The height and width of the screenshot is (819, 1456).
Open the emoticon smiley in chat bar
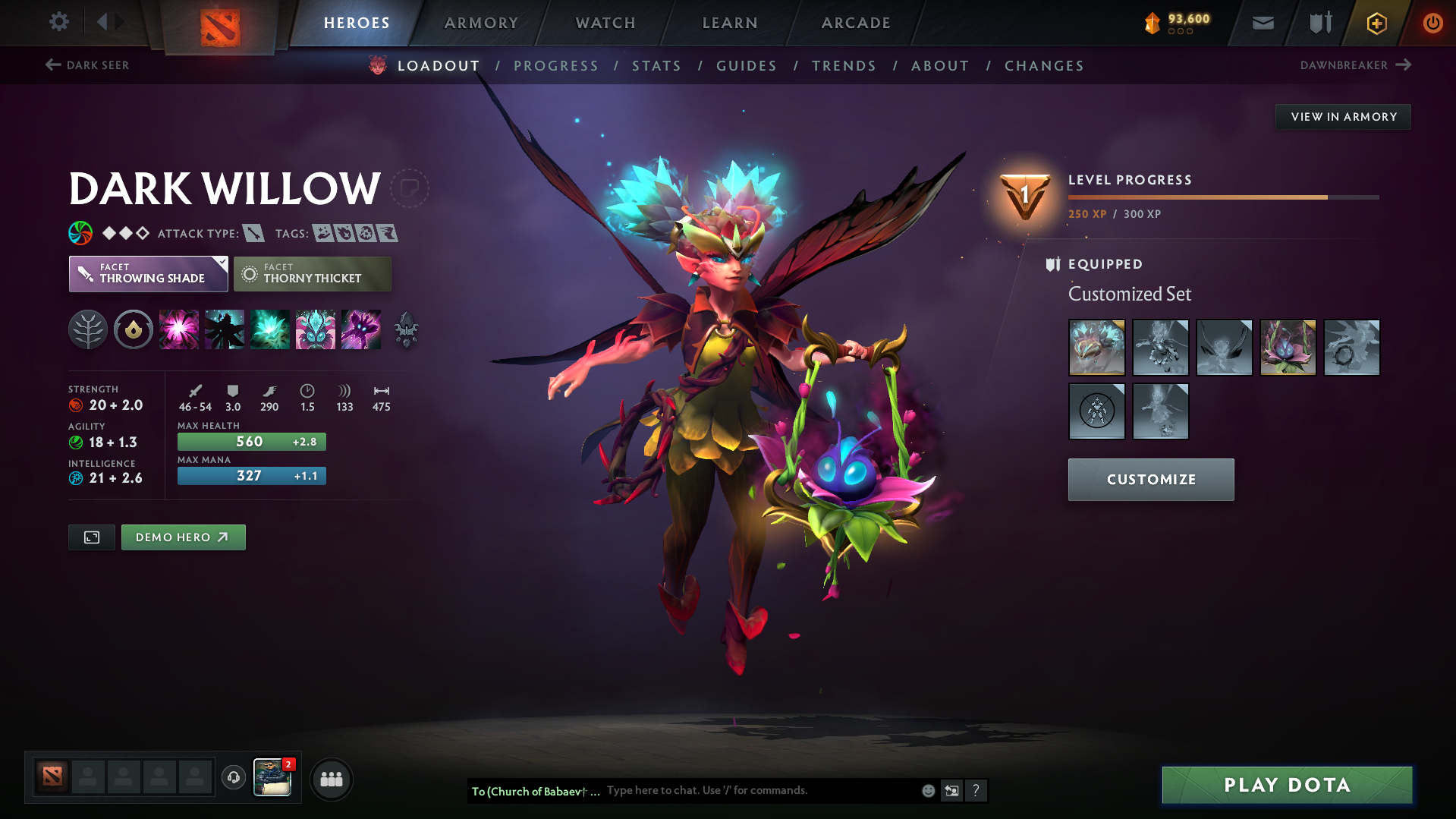point(927,790)
